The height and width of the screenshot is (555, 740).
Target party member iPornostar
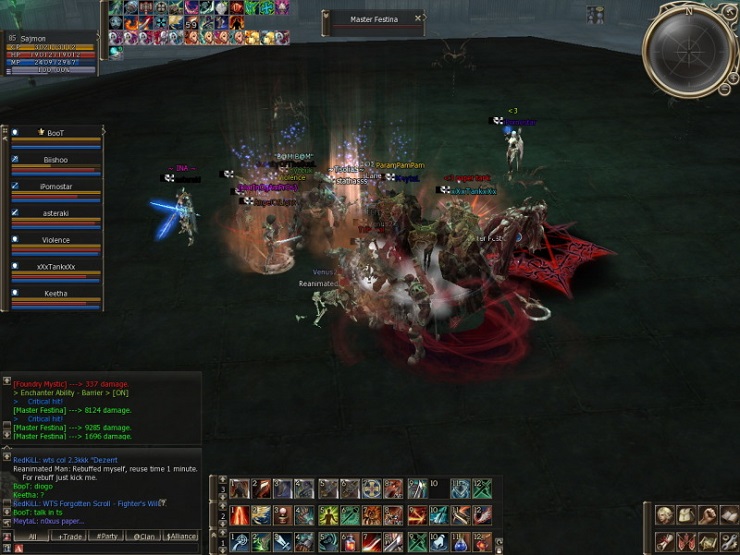tap(56, 186)
